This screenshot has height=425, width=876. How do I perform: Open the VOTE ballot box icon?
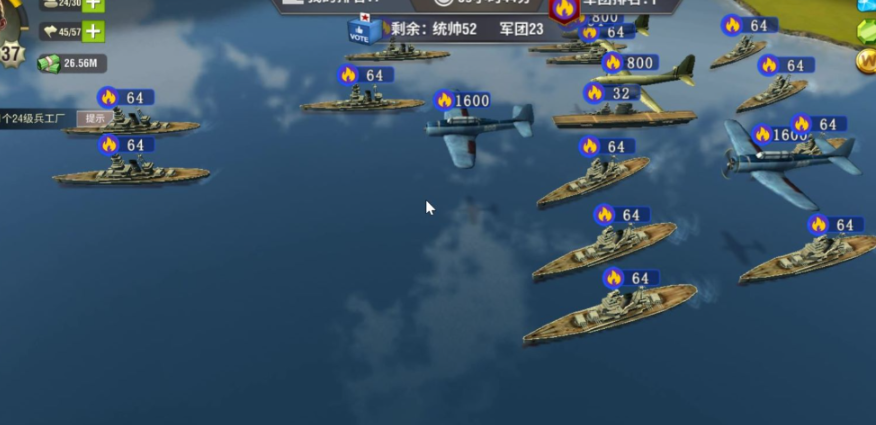(x=364, y=30)
